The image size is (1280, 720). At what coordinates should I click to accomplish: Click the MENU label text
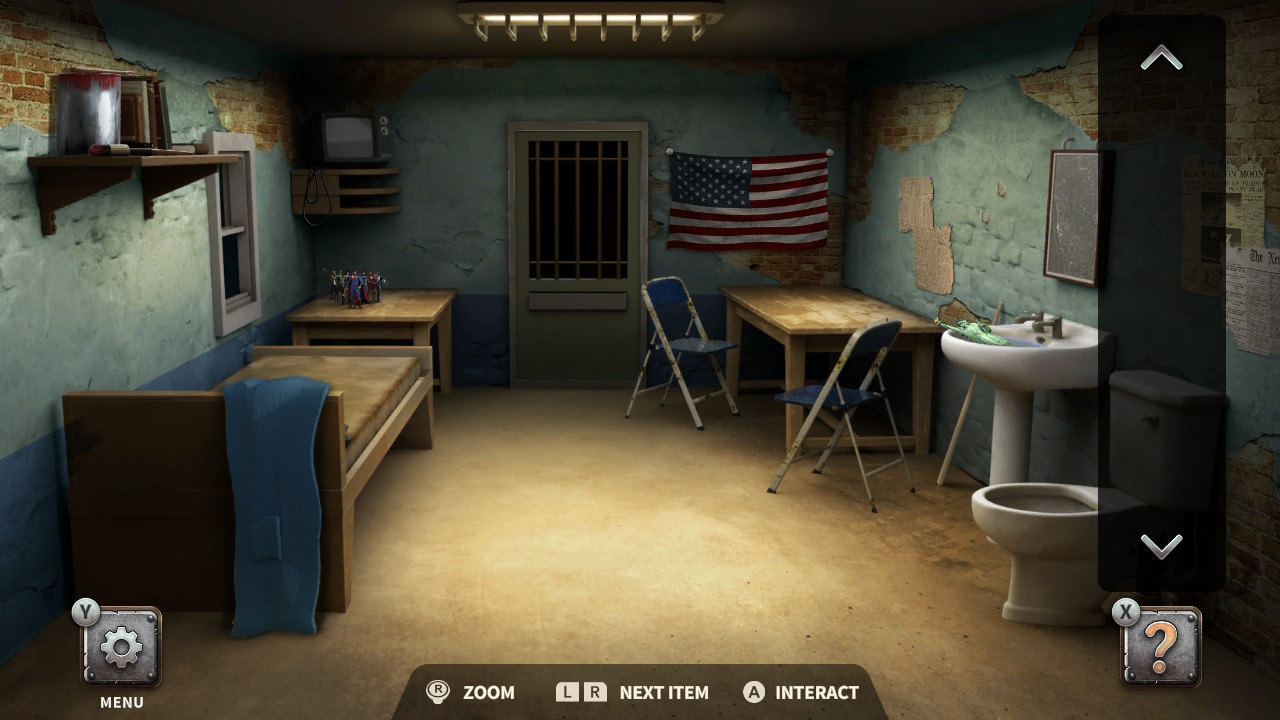pos(120,702)
